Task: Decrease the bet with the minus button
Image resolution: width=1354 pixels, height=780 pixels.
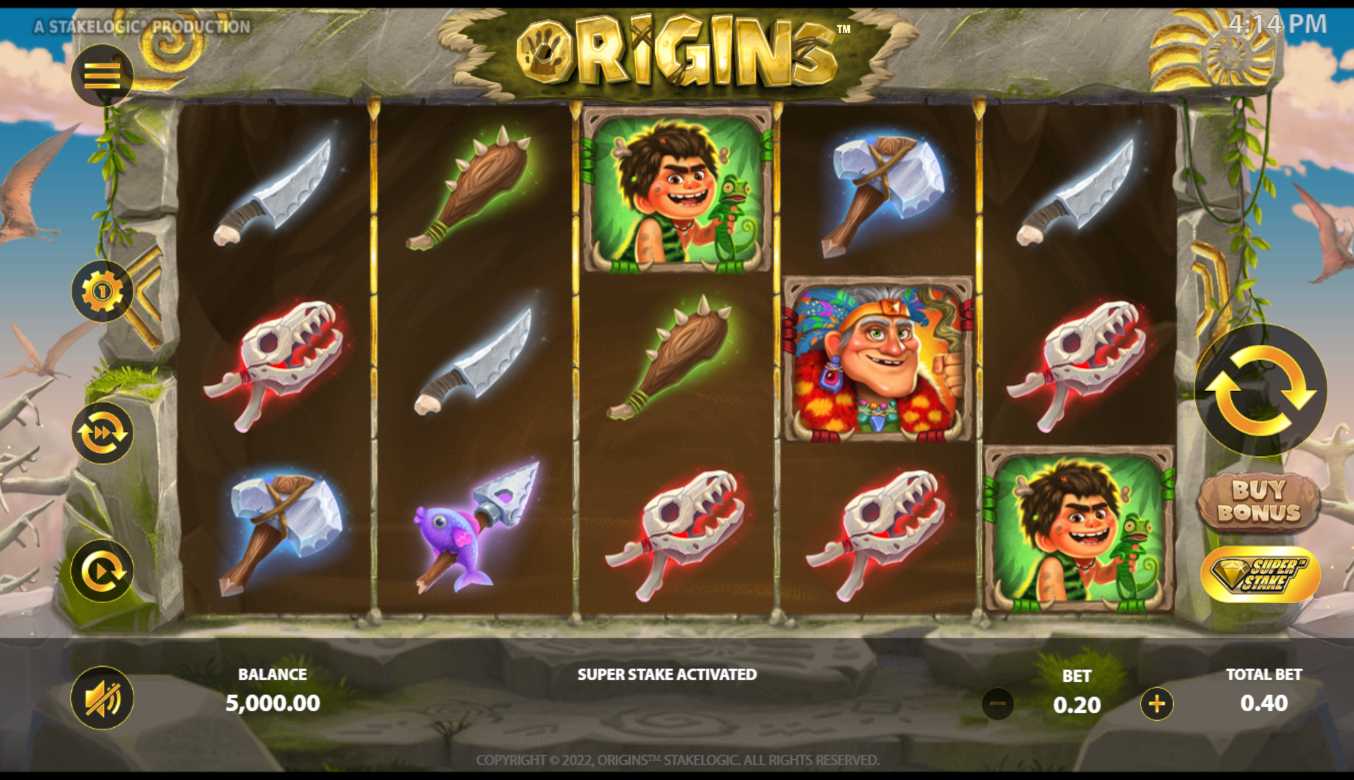Action: tap(997, 704)
